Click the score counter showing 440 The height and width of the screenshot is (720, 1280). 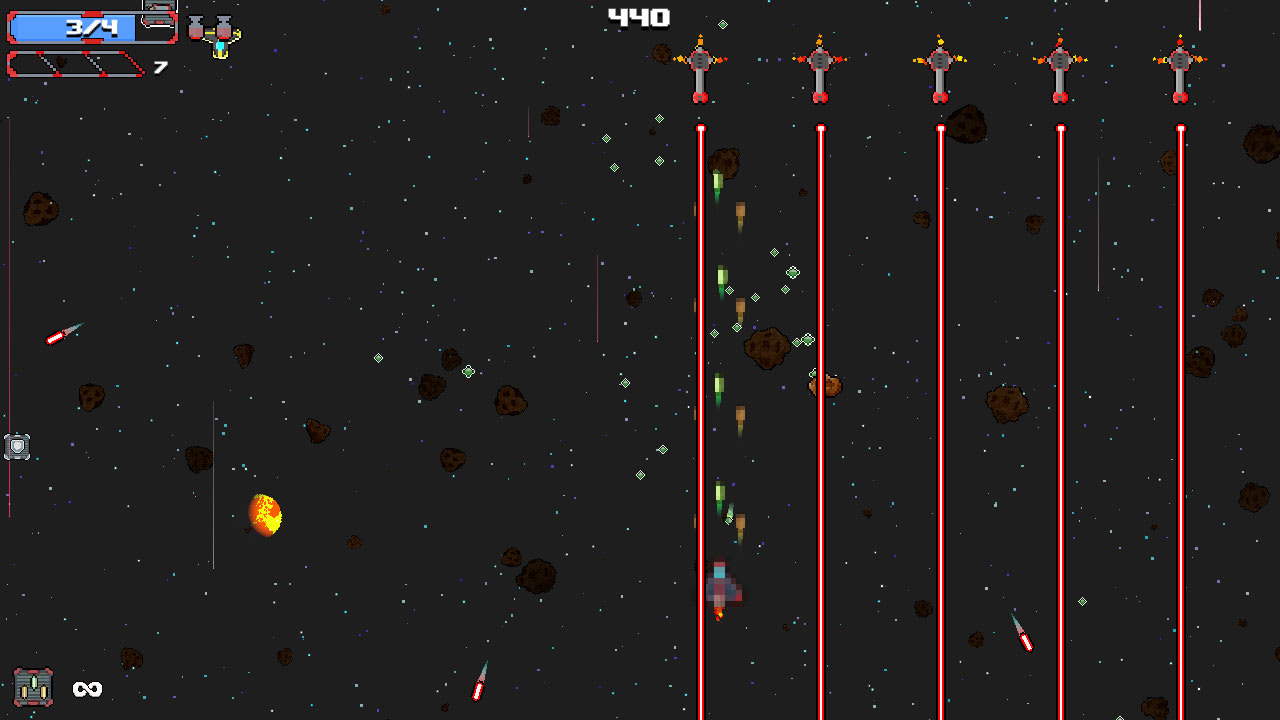click(x=640, y=16)
